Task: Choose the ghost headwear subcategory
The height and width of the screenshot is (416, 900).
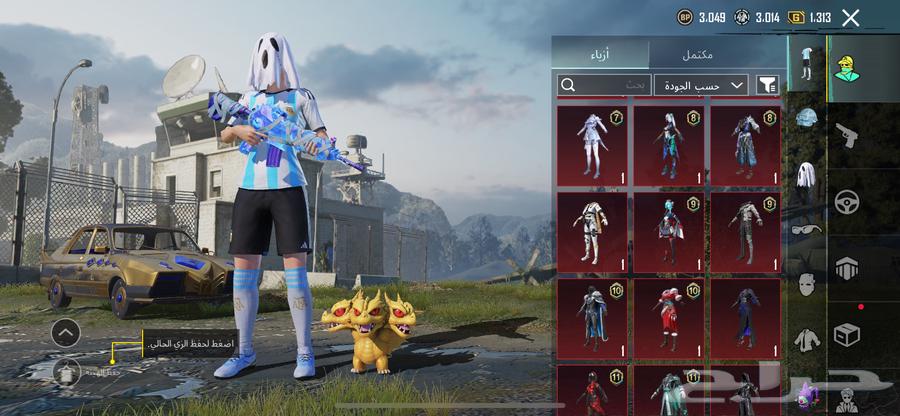Action: click(x=806, y=176)
